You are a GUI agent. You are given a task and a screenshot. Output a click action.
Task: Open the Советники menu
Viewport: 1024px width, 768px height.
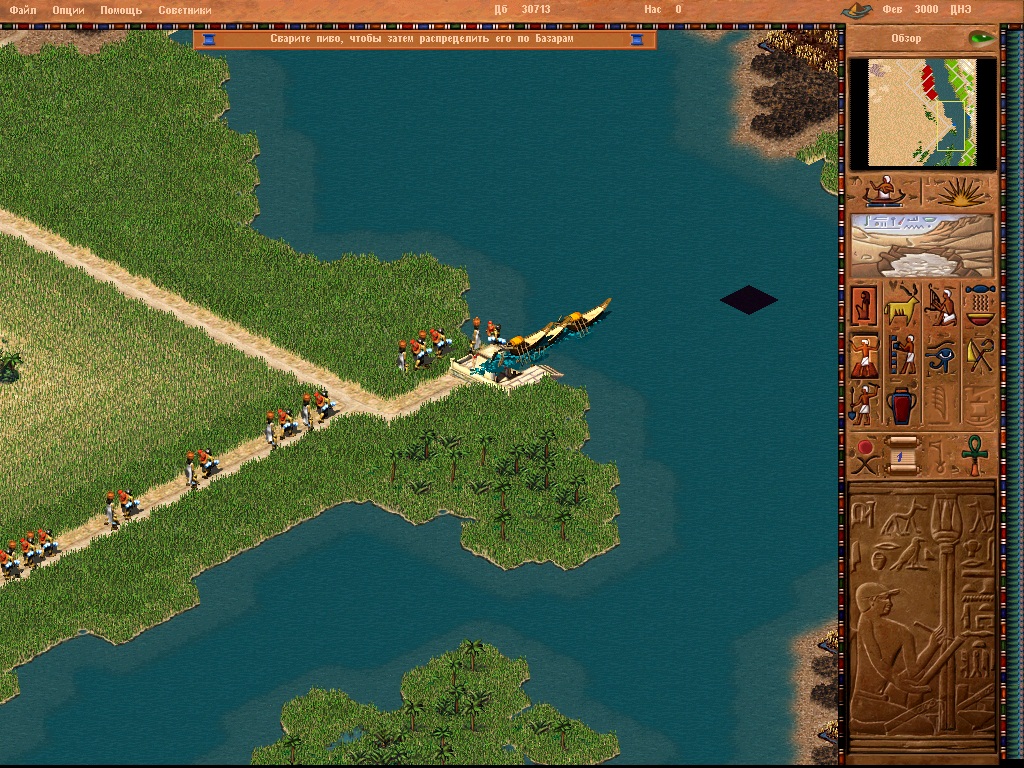(x=182, y=10)
